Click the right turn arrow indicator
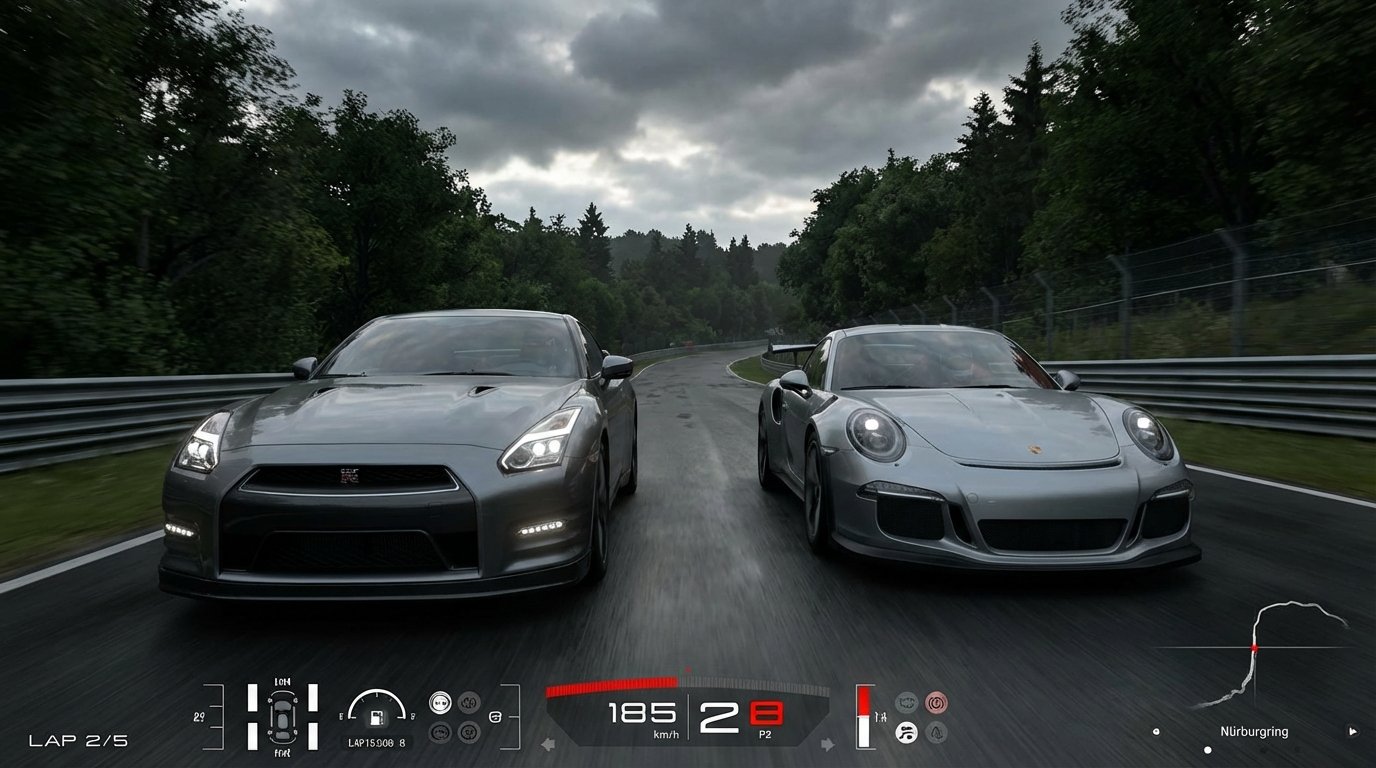The width and height of the screenshot is (1376, 768). (827, 744)
